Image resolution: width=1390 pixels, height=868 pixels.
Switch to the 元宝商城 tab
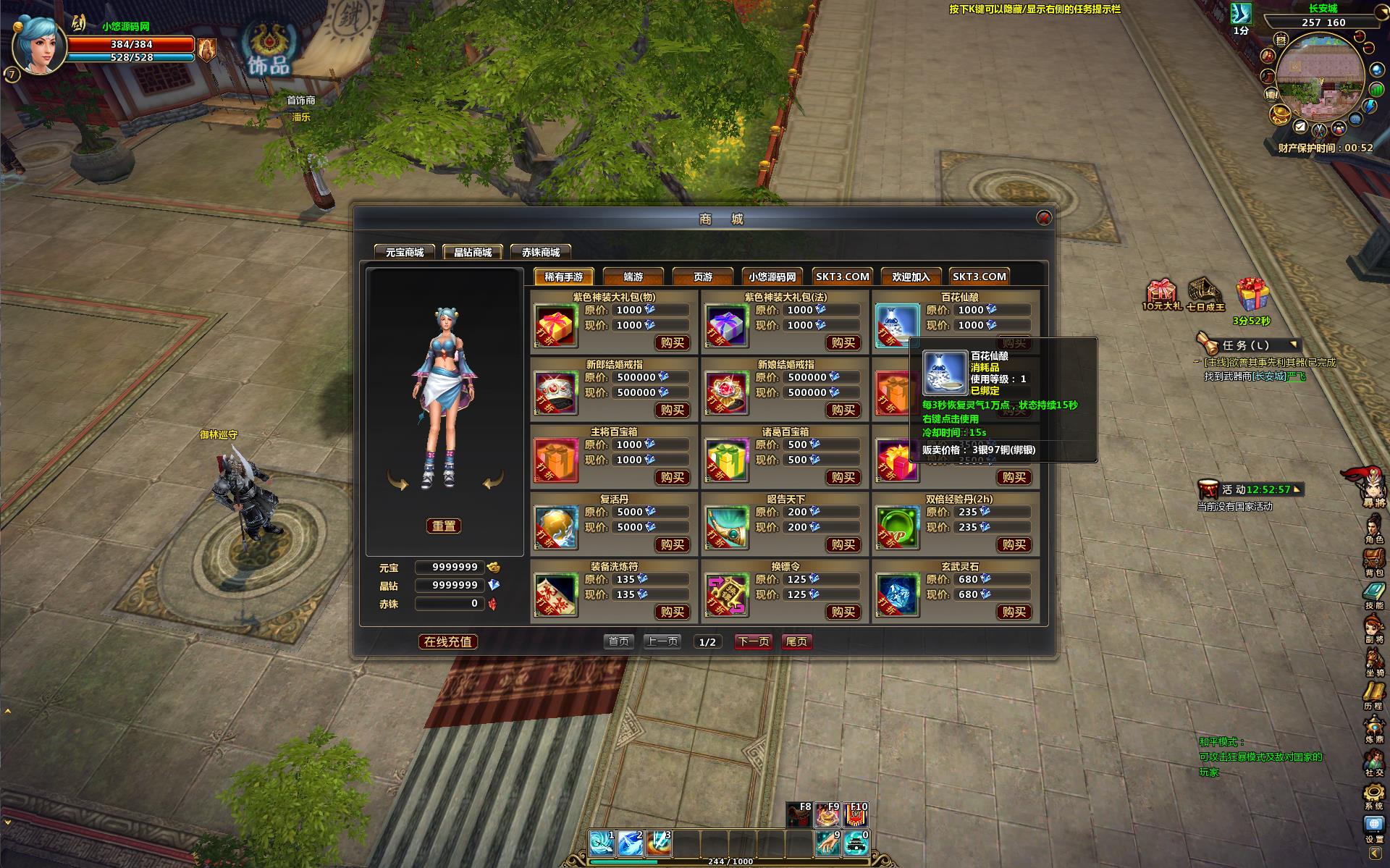pos(404,252)
